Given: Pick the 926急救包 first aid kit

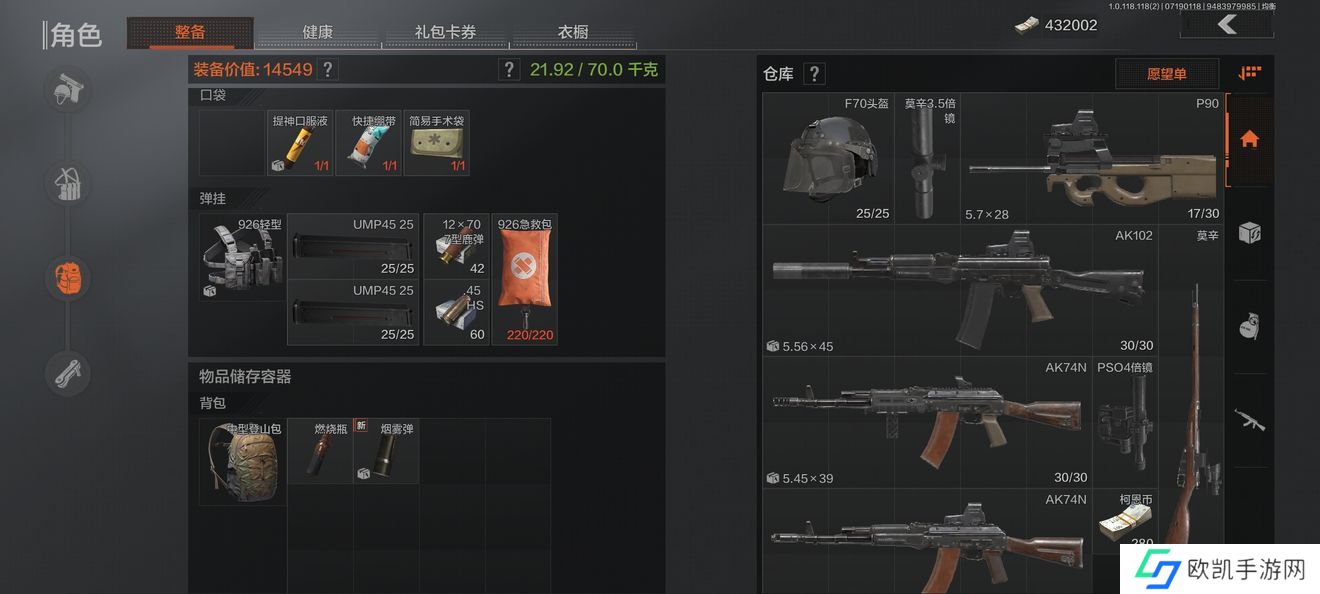Looking at the screenshot, I should click(x=525, y=279).
